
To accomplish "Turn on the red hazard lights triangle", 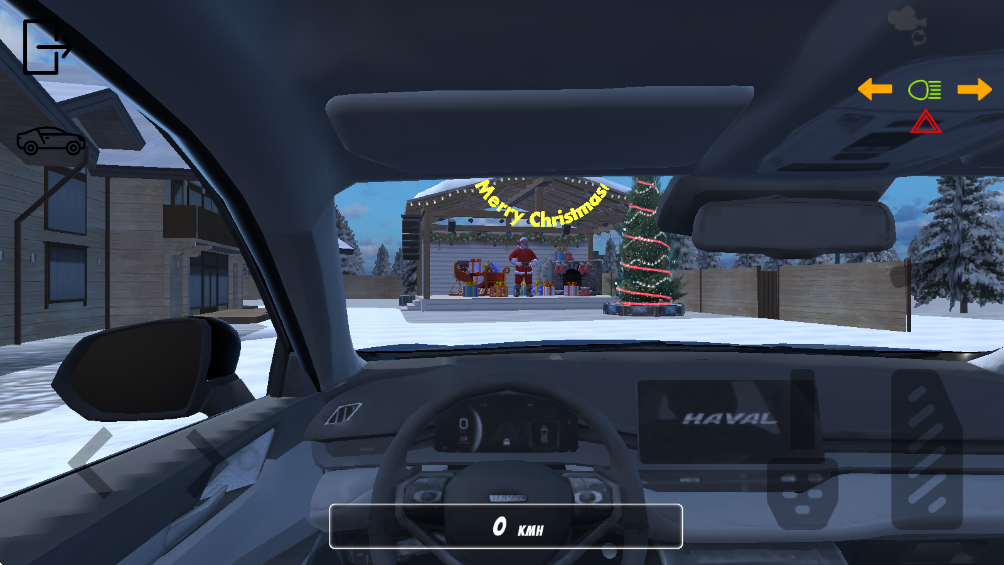I will (x=925, y=123).
